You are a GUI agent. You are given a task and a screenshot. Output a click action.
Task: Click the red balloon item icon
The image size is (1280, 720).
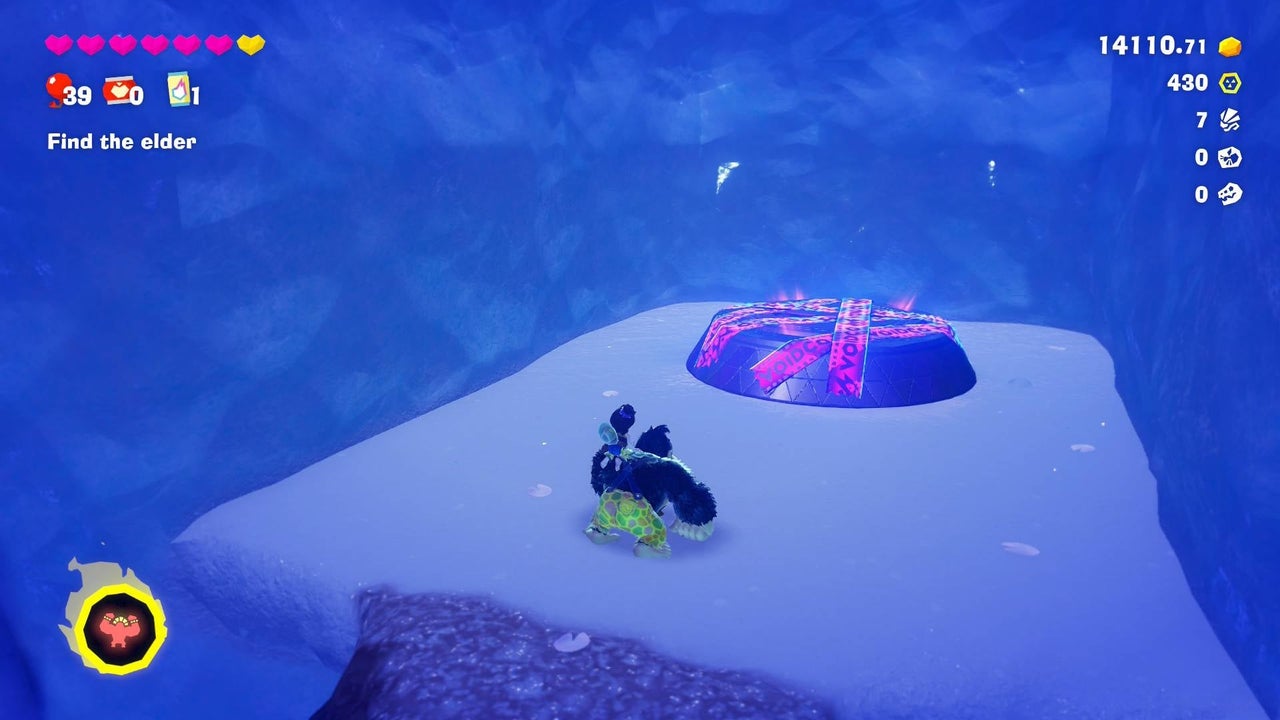[x=56, y=90]
